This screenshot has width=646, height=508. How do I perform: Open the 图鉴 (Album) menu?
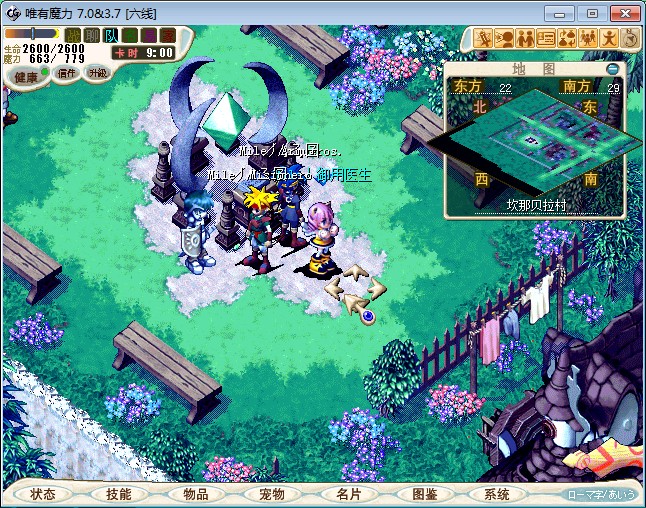point(423,494)
